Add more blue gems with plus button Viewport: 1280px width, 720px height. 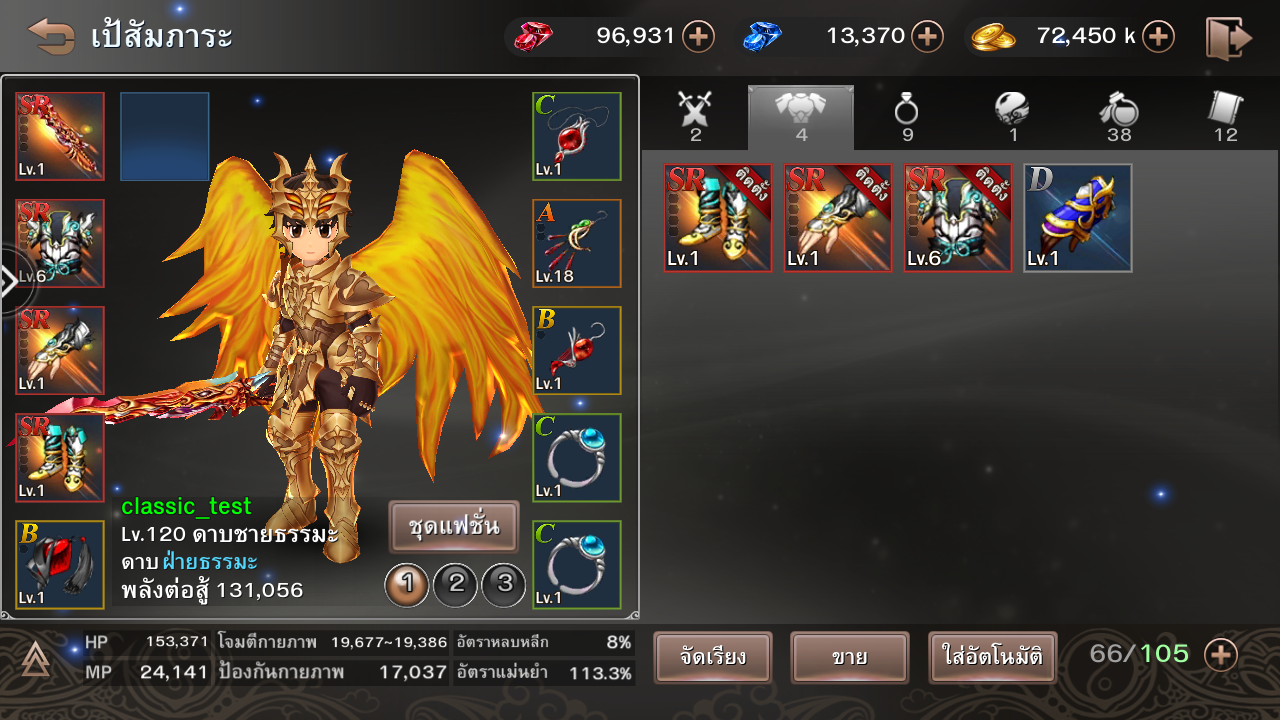coord(928,37)
